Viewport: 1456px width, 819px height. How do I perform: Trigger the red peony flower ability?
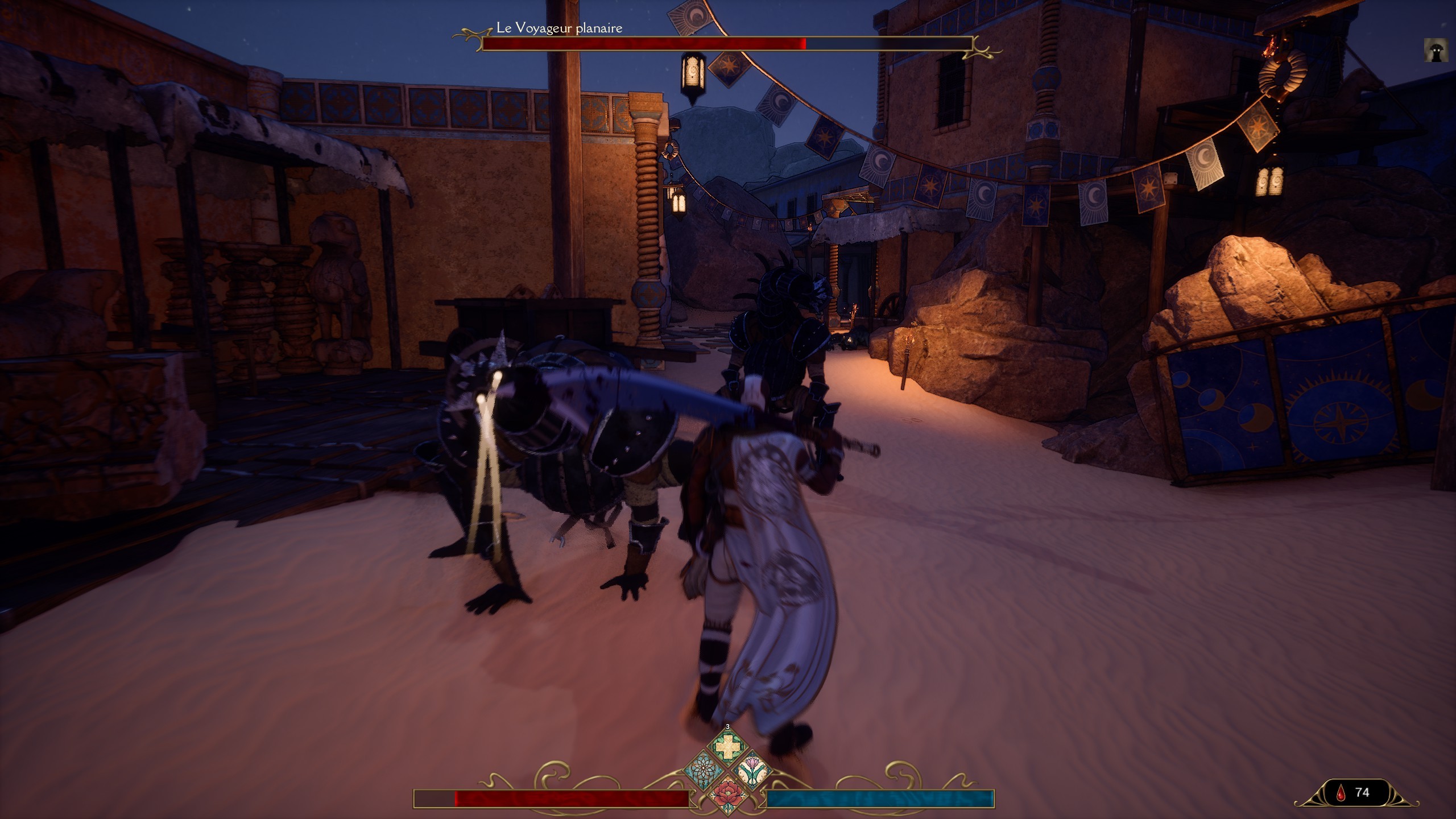[727, 798]
